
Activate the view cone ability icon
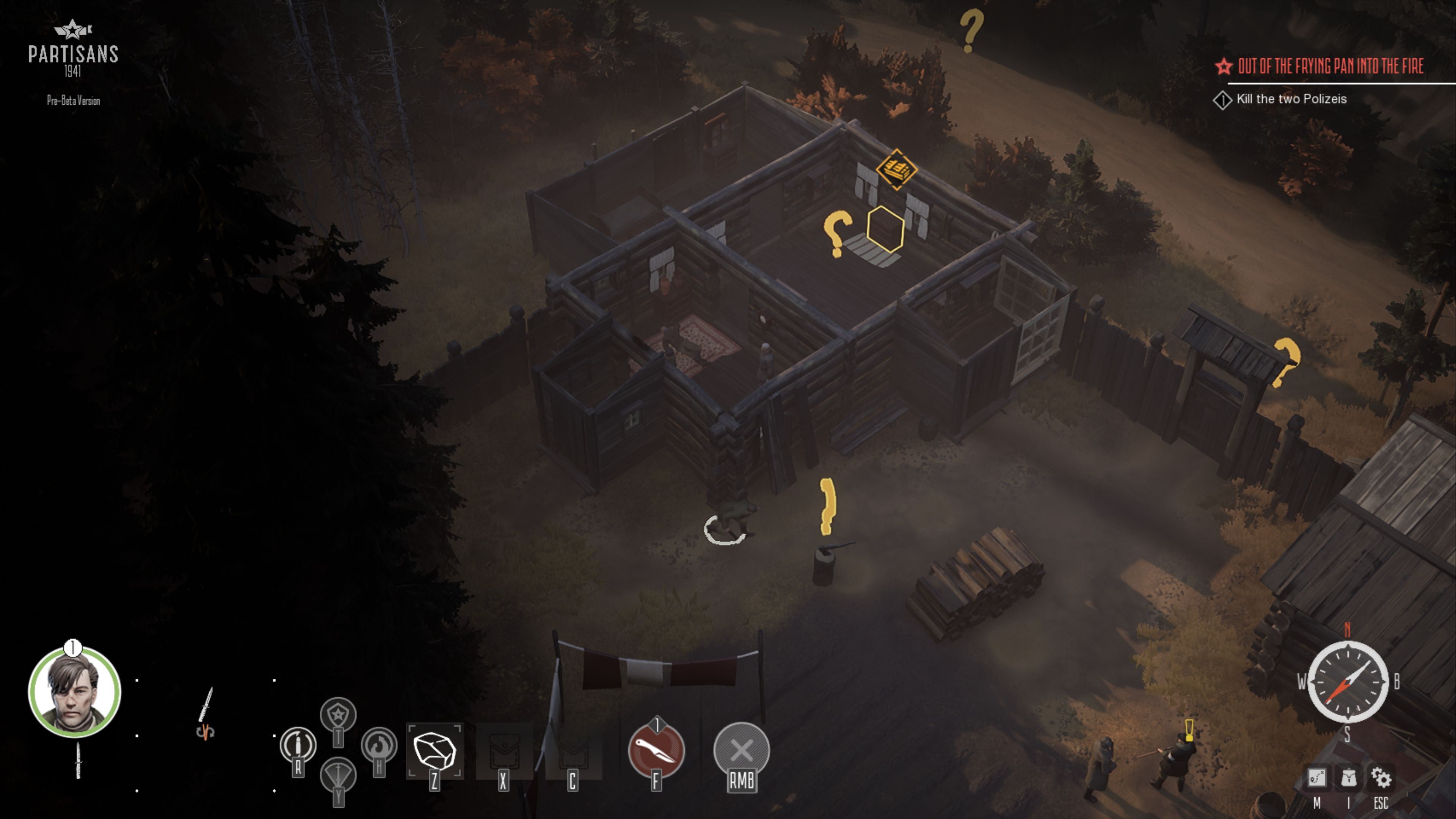(338, 775)
